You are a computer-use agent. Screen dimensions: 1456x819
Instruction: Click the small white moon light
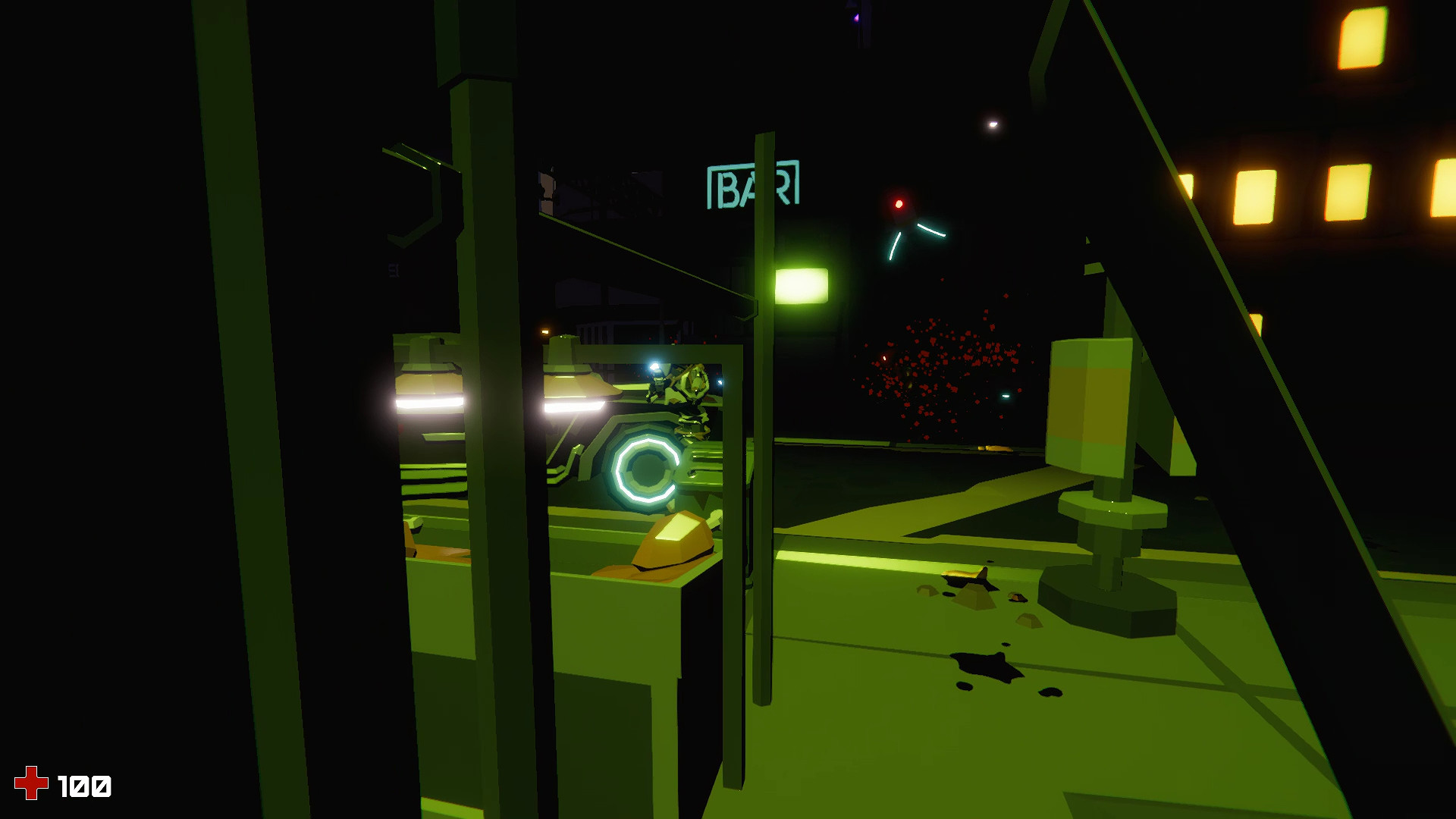[992, 123]
